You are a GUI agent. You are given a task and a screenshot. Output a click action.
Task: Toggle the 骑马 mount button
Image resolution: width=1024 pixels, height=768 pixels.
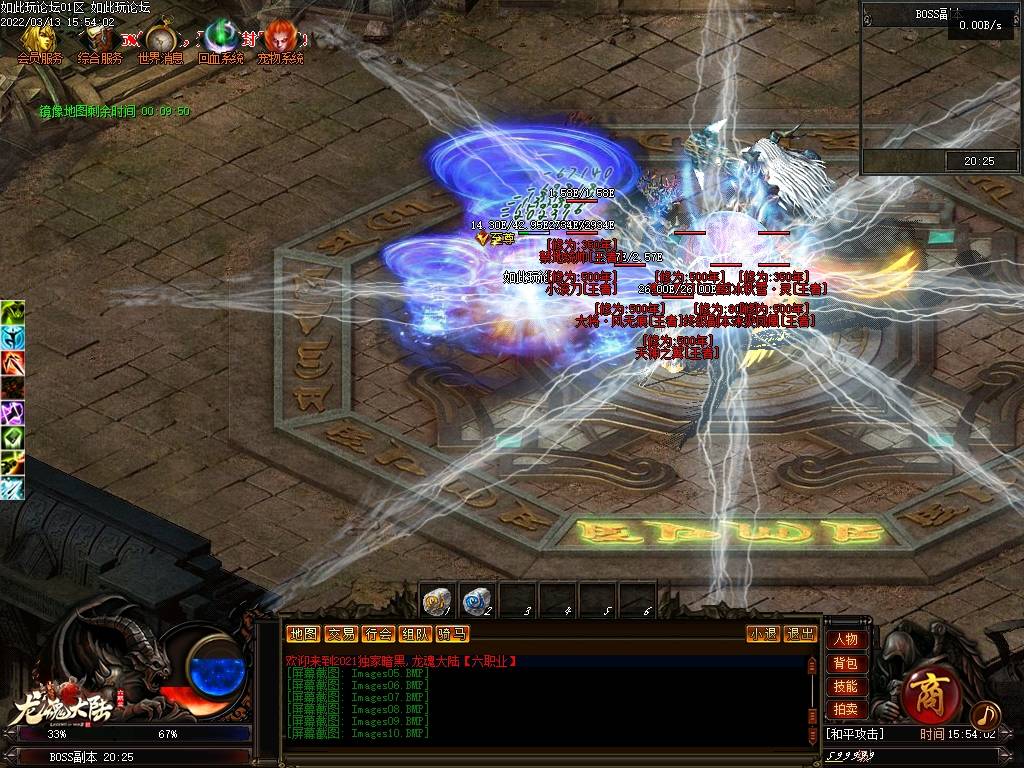[452, 633]
